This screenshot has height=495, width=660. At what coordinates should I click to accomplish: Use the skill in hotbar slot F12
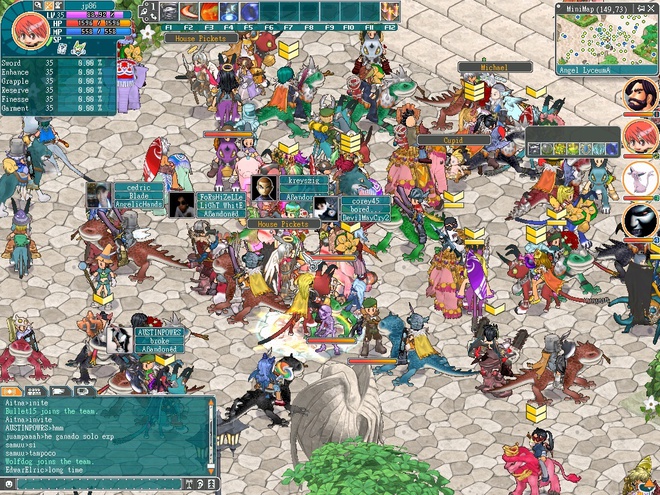pos(391,12)
